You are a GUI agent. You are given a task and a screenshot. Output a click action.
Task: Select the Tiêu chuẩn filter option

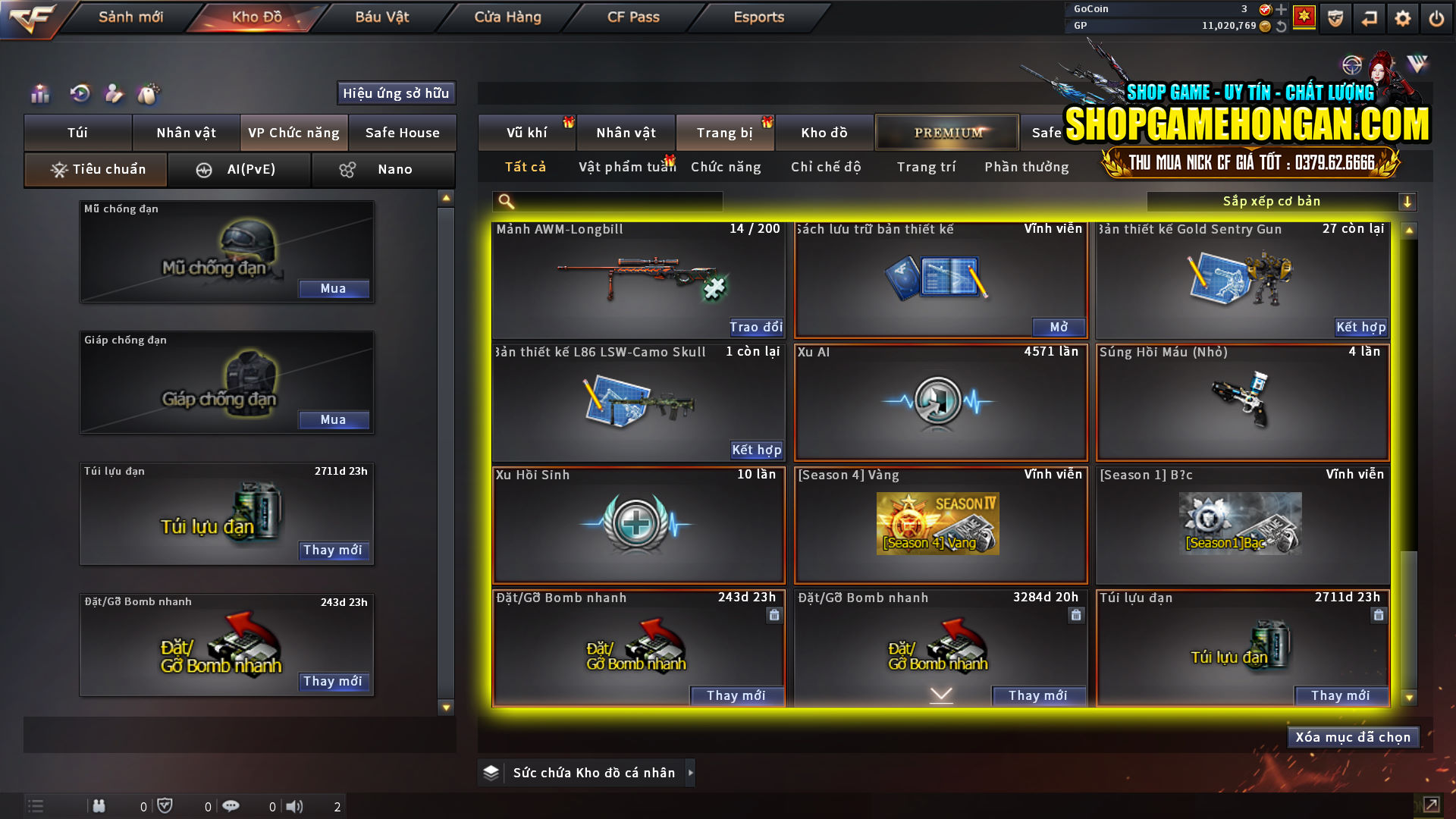[x=95, y=169]
